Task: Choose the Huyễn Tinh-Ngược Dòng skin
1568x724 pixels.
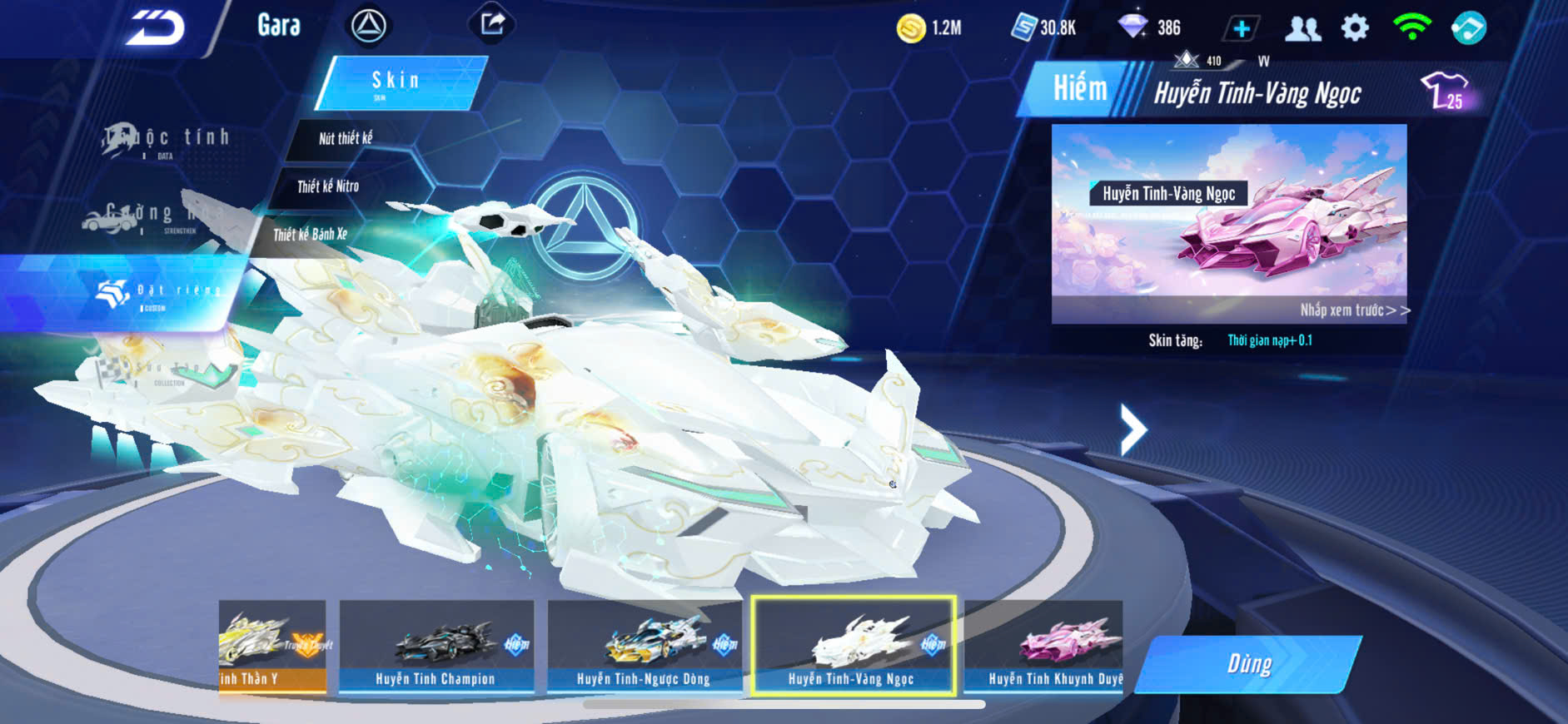Action: coord(644,647)
